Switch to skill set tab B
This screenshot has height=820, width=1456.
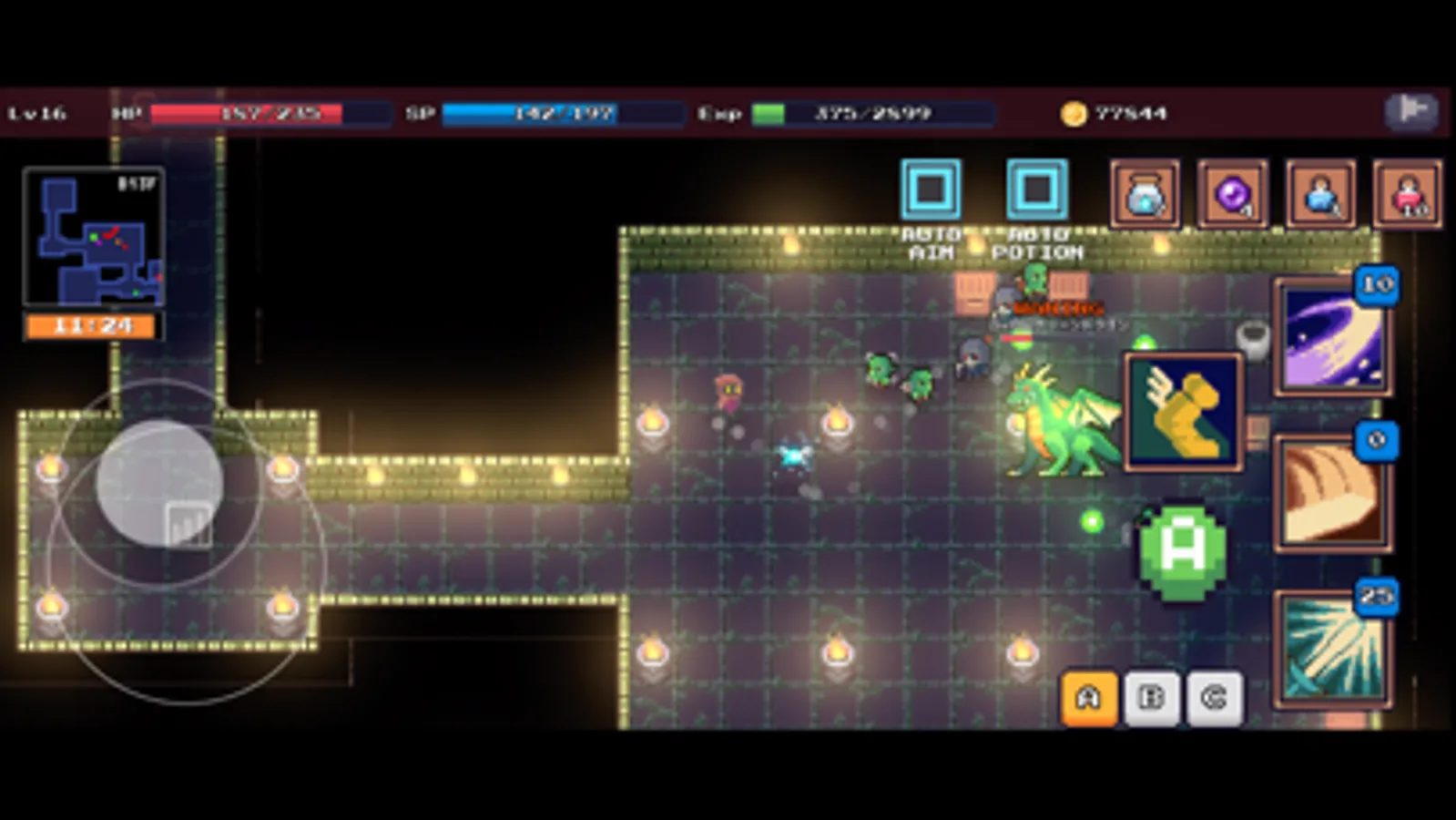1152,697
